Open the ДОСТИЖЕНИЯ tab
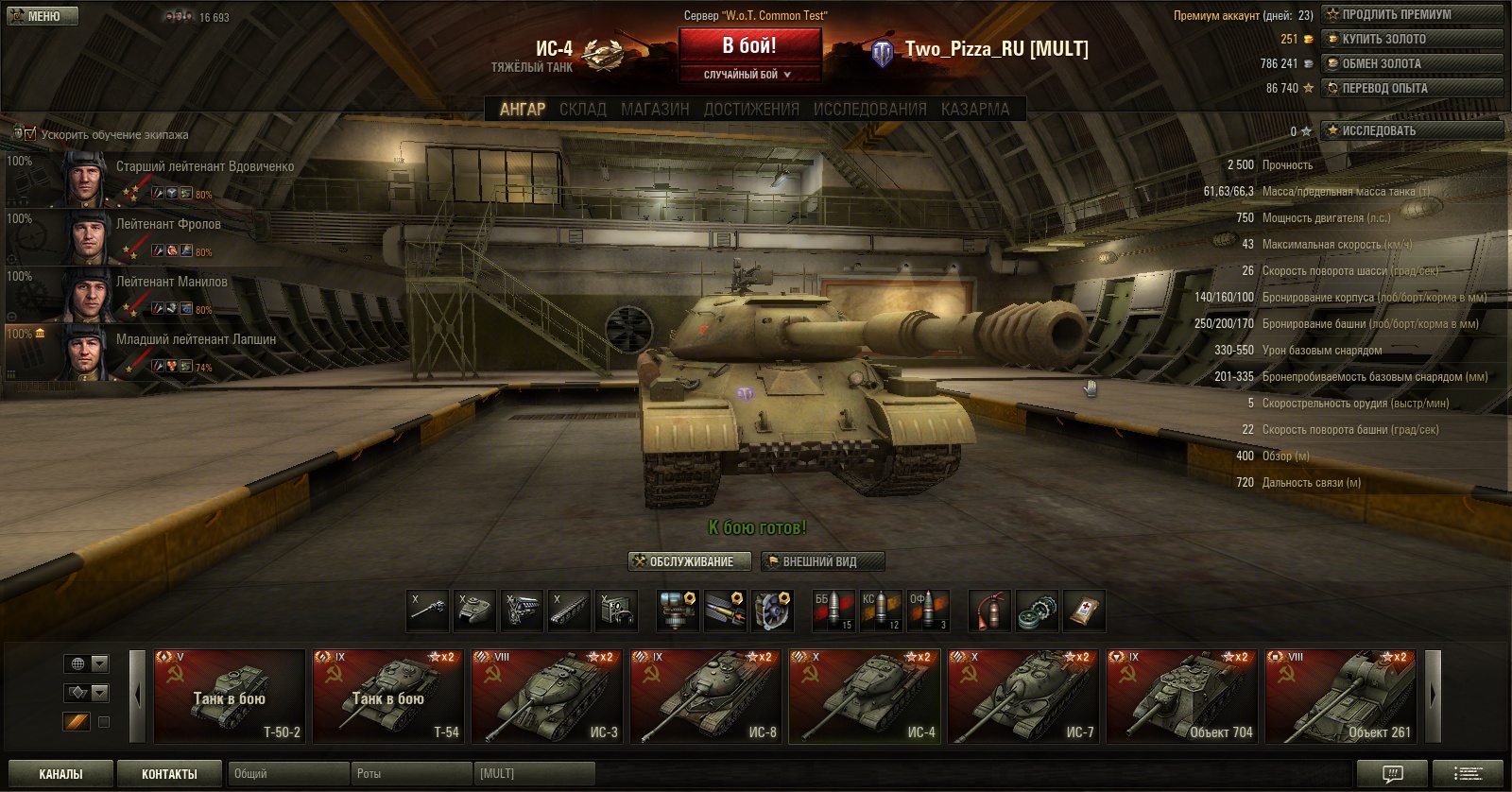Viewport: 1512px width, 792px height. [751, 110]
